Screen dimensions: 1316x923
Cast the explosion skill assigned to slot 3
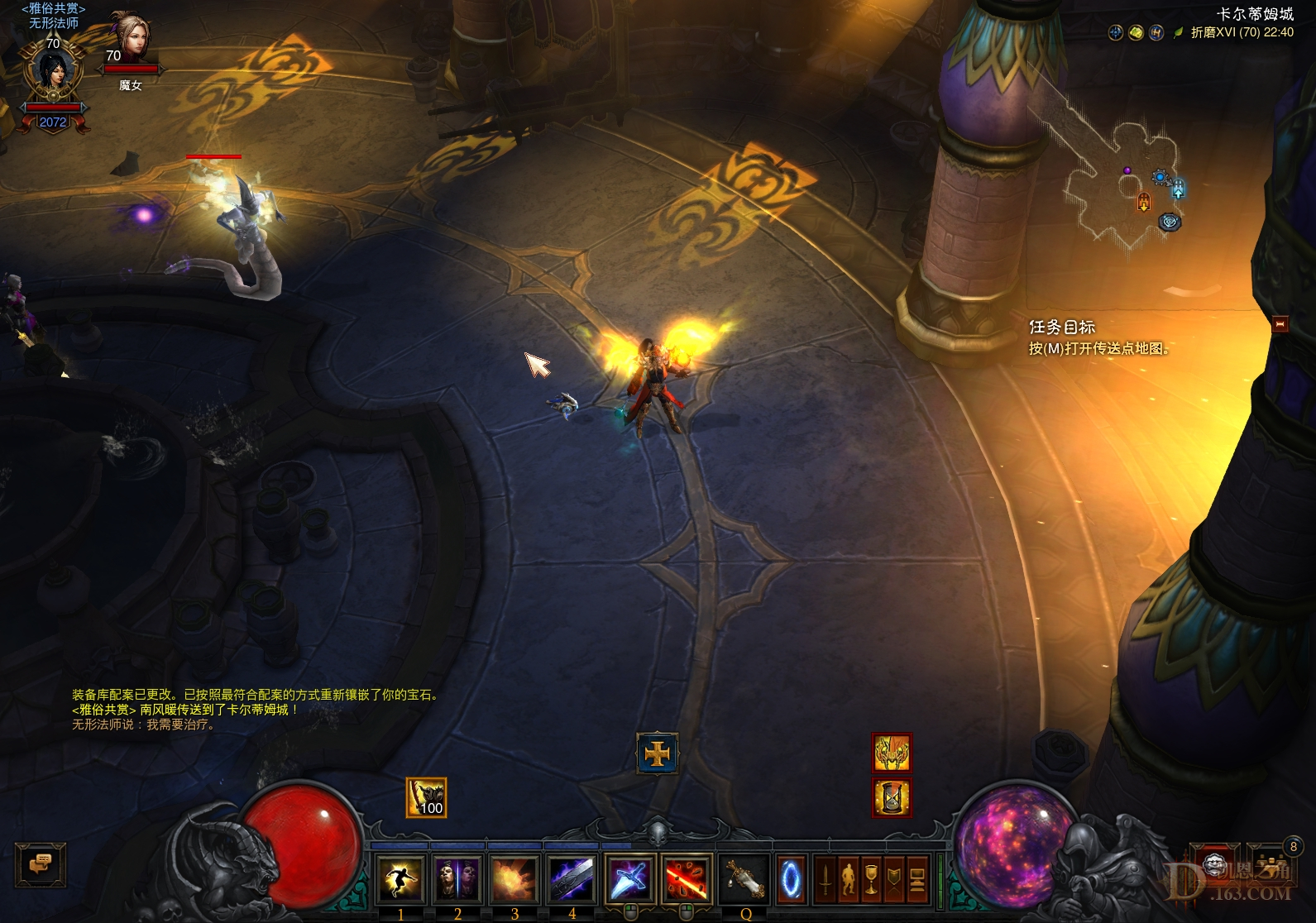513,878
